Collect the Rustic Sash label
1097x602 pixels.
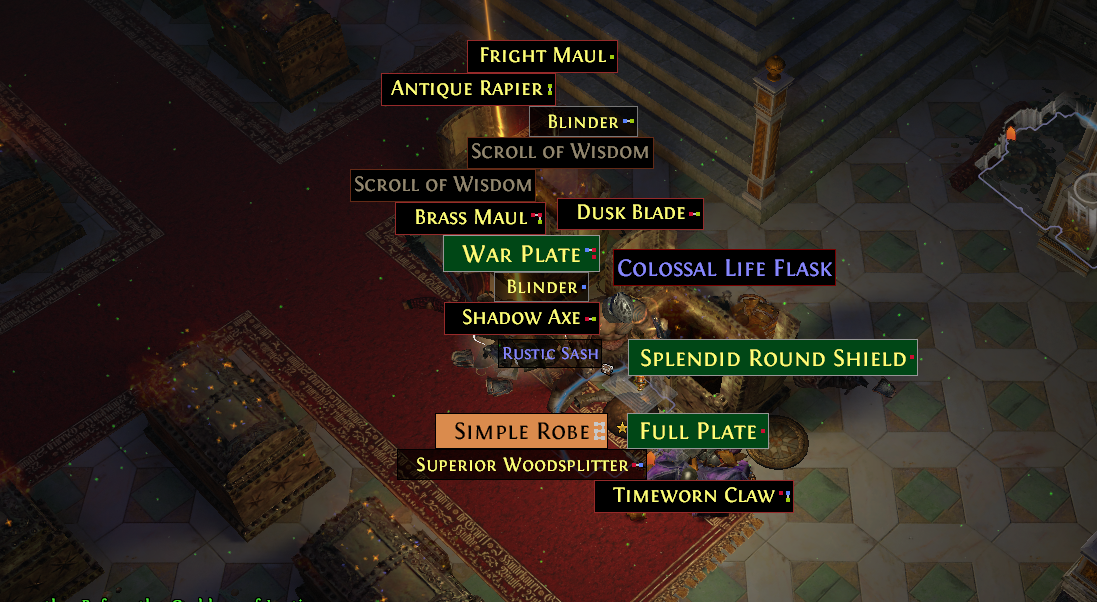coord(550,353)
